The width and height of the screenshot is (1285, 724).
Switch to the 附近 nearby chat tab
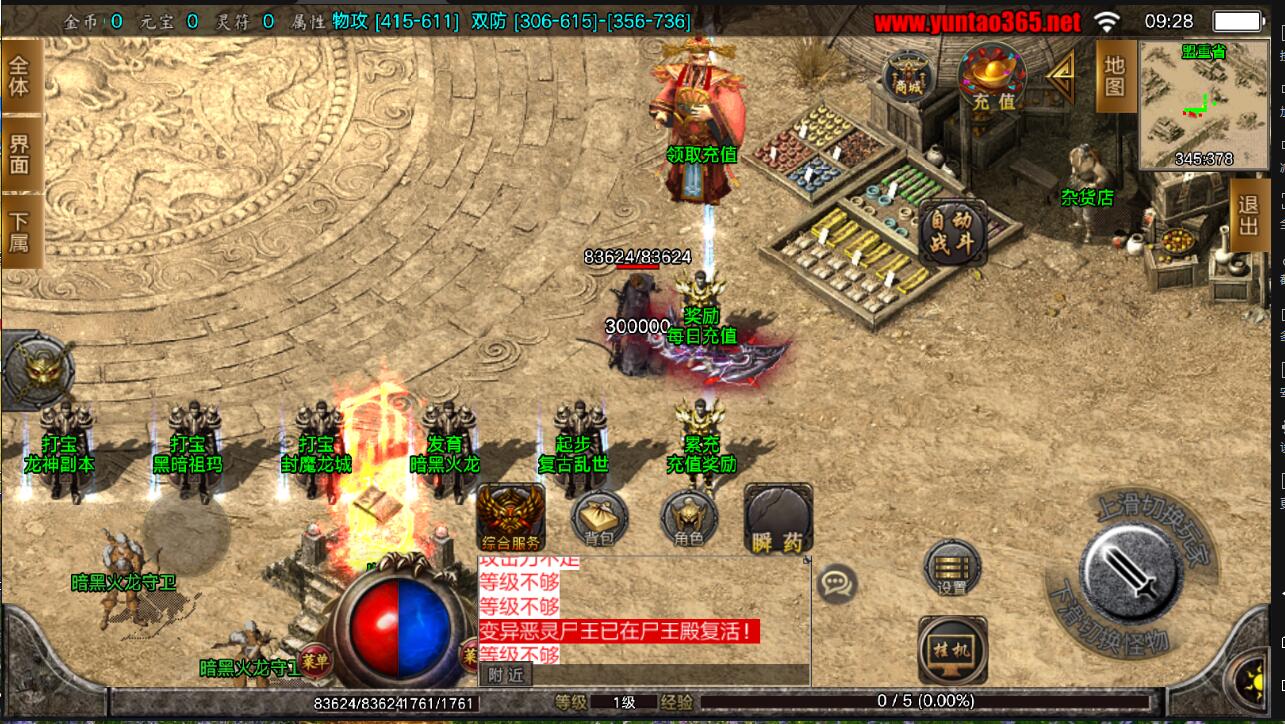point(506,675)
